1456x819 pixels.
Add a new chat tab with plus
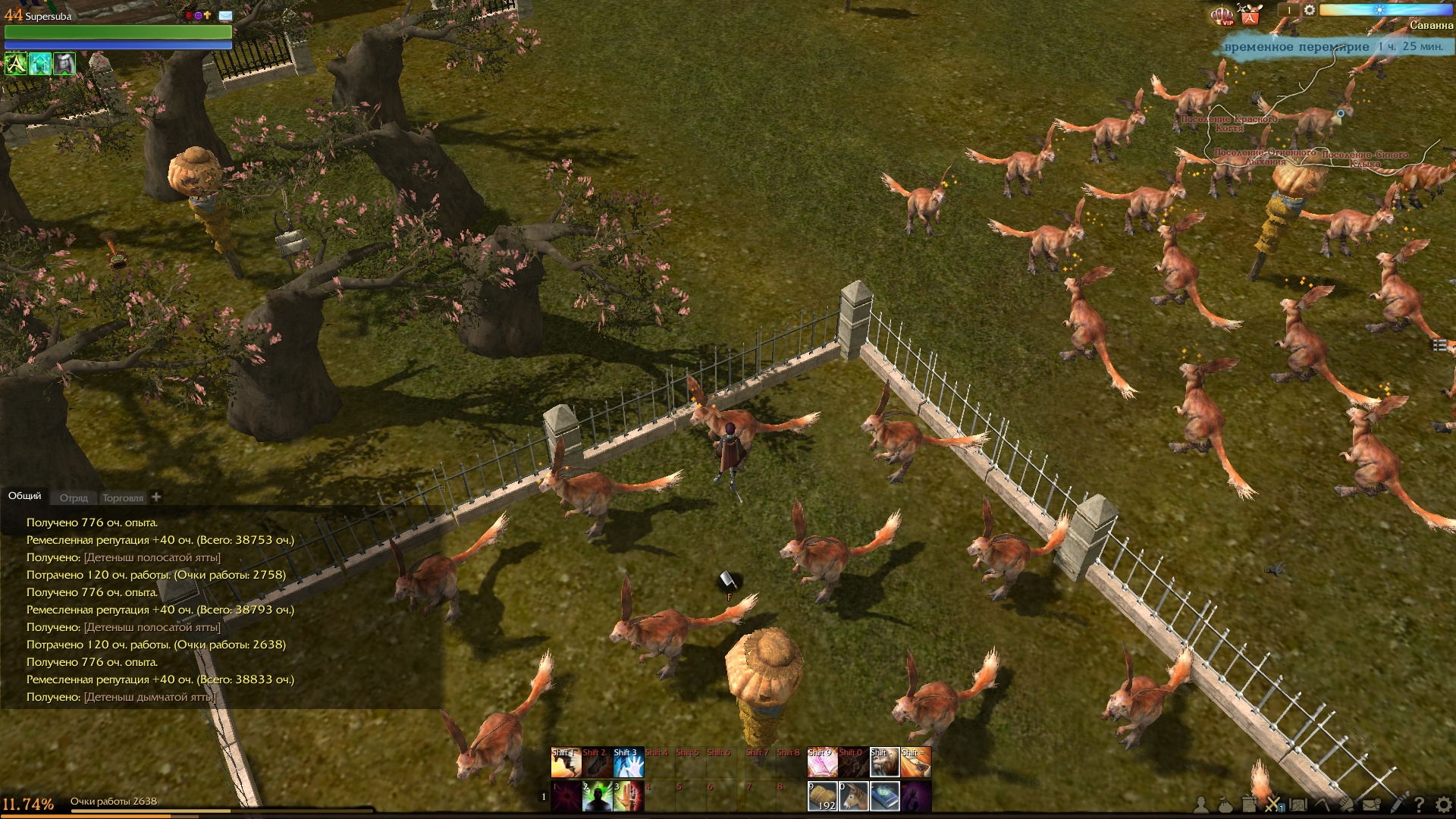(x=156, y=497)
